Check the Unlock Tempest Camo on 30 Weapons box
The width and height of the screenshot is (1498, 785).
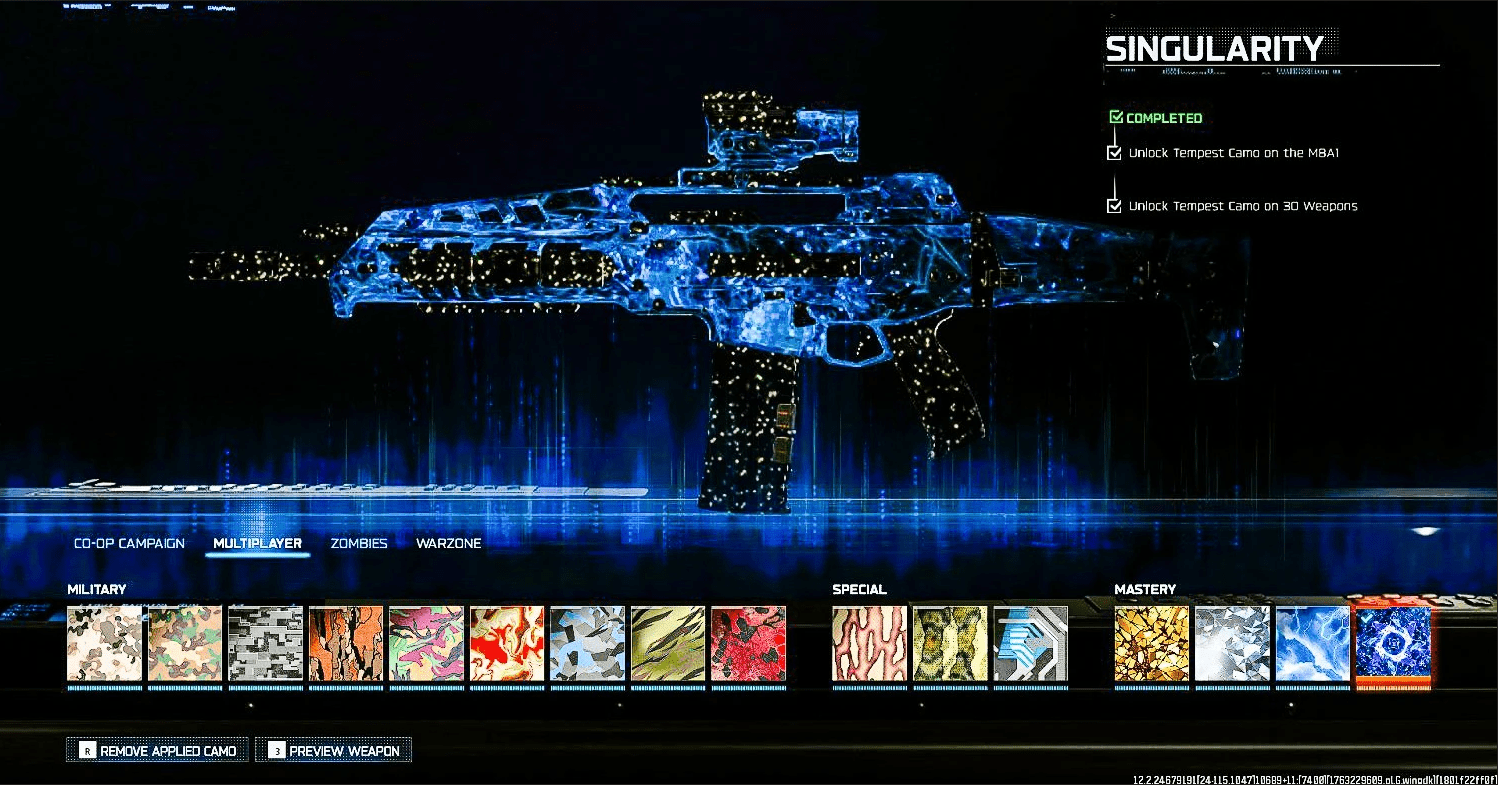click(x=1115, y=206)
